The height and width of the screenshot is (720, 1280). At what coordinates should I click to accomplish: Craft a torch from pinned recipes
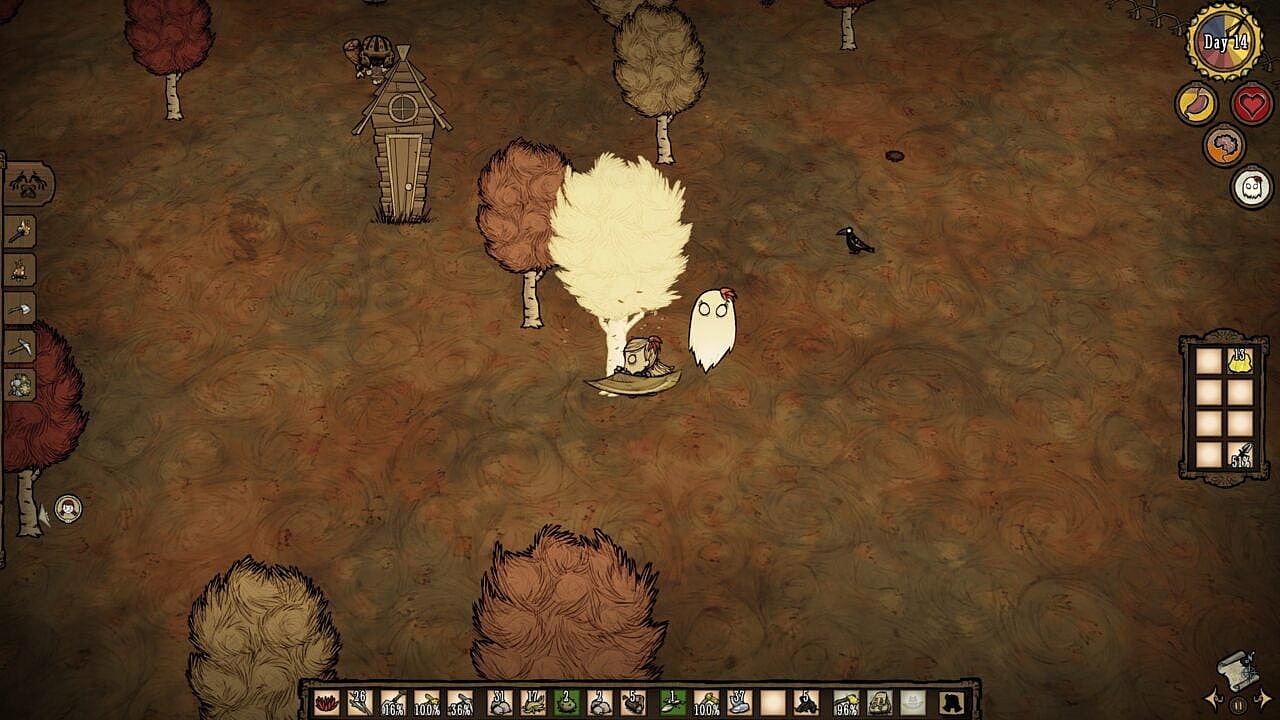tap(19, 232)
